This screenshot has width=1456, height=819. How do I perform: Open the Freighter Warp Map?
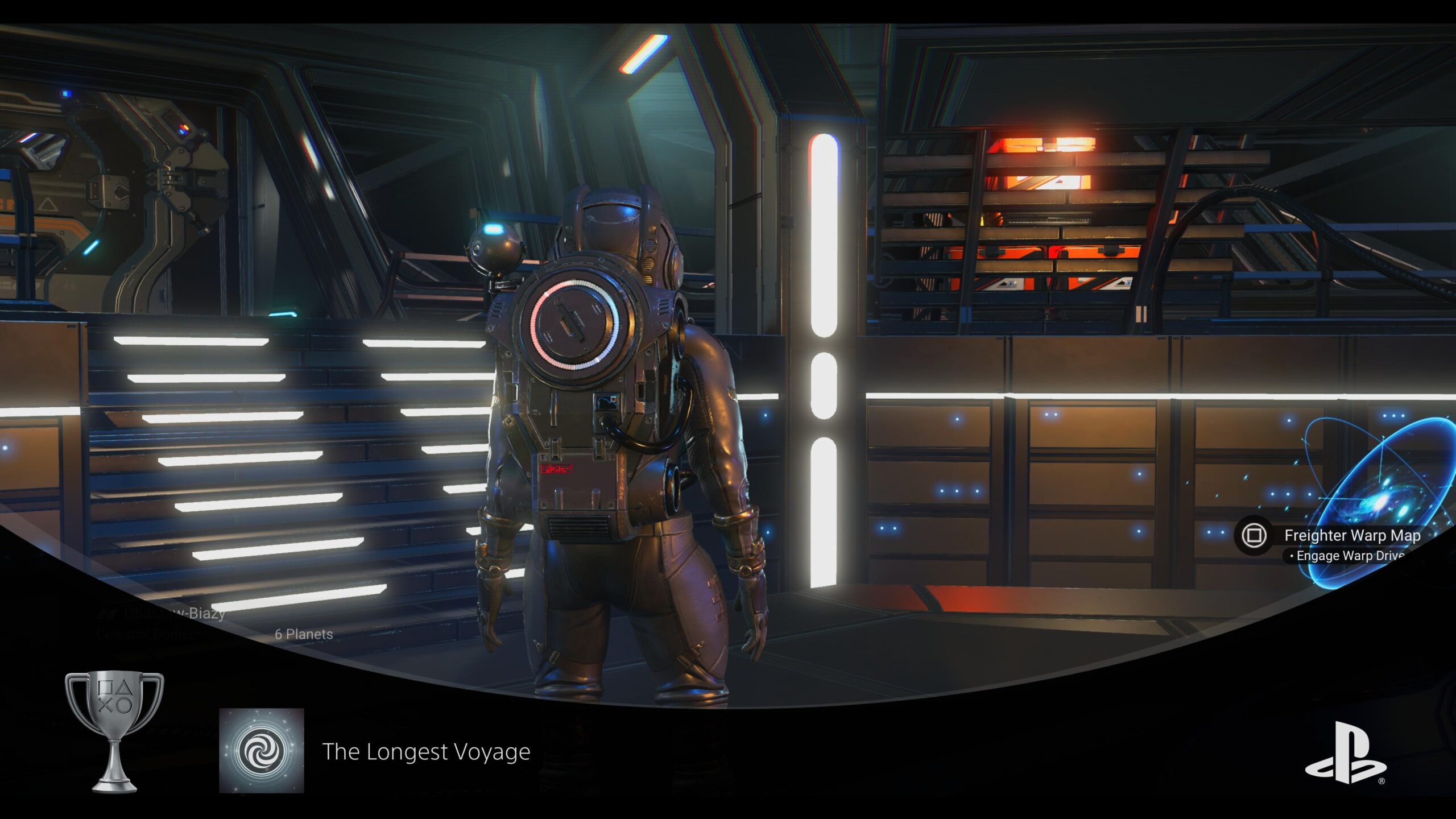click(1351, 536)
